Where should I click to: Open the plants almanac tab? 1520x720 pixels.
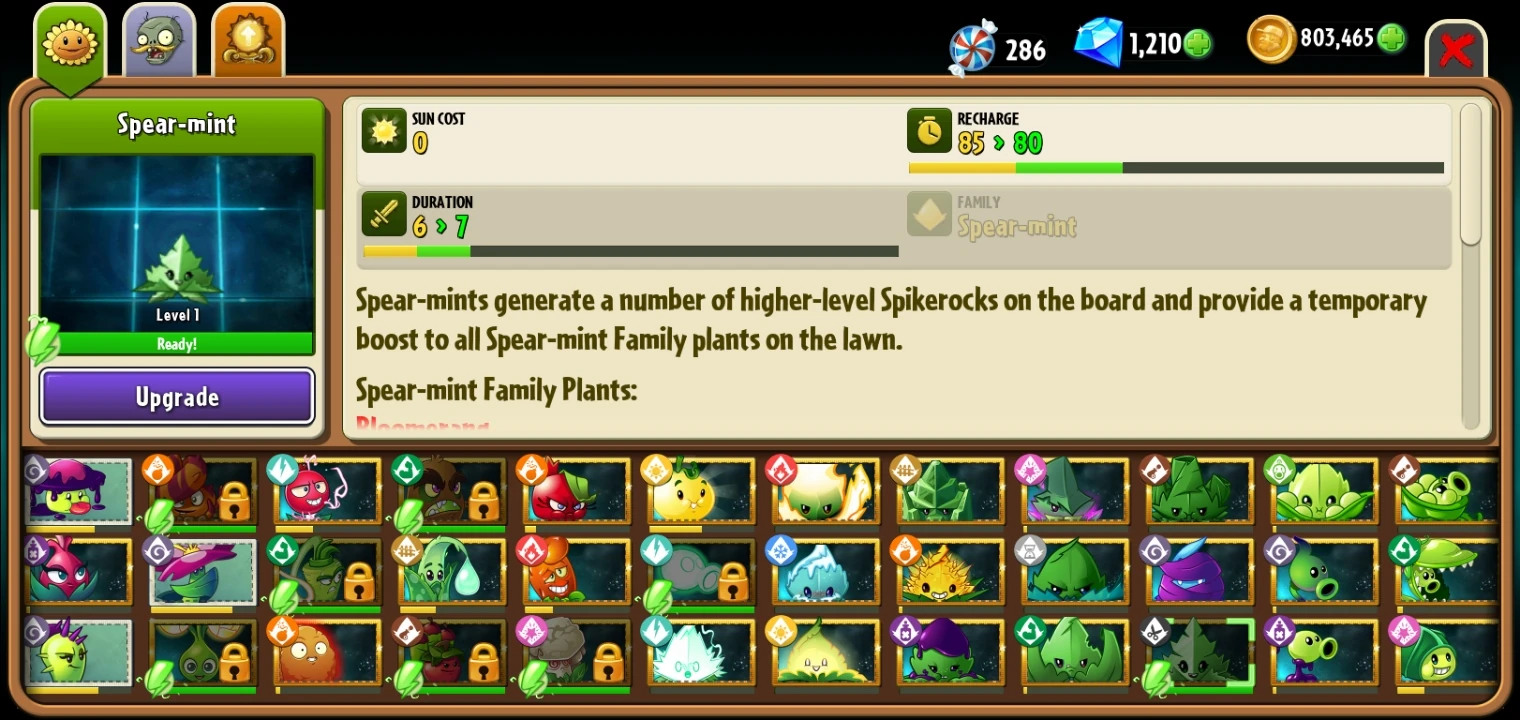[69, 38]
